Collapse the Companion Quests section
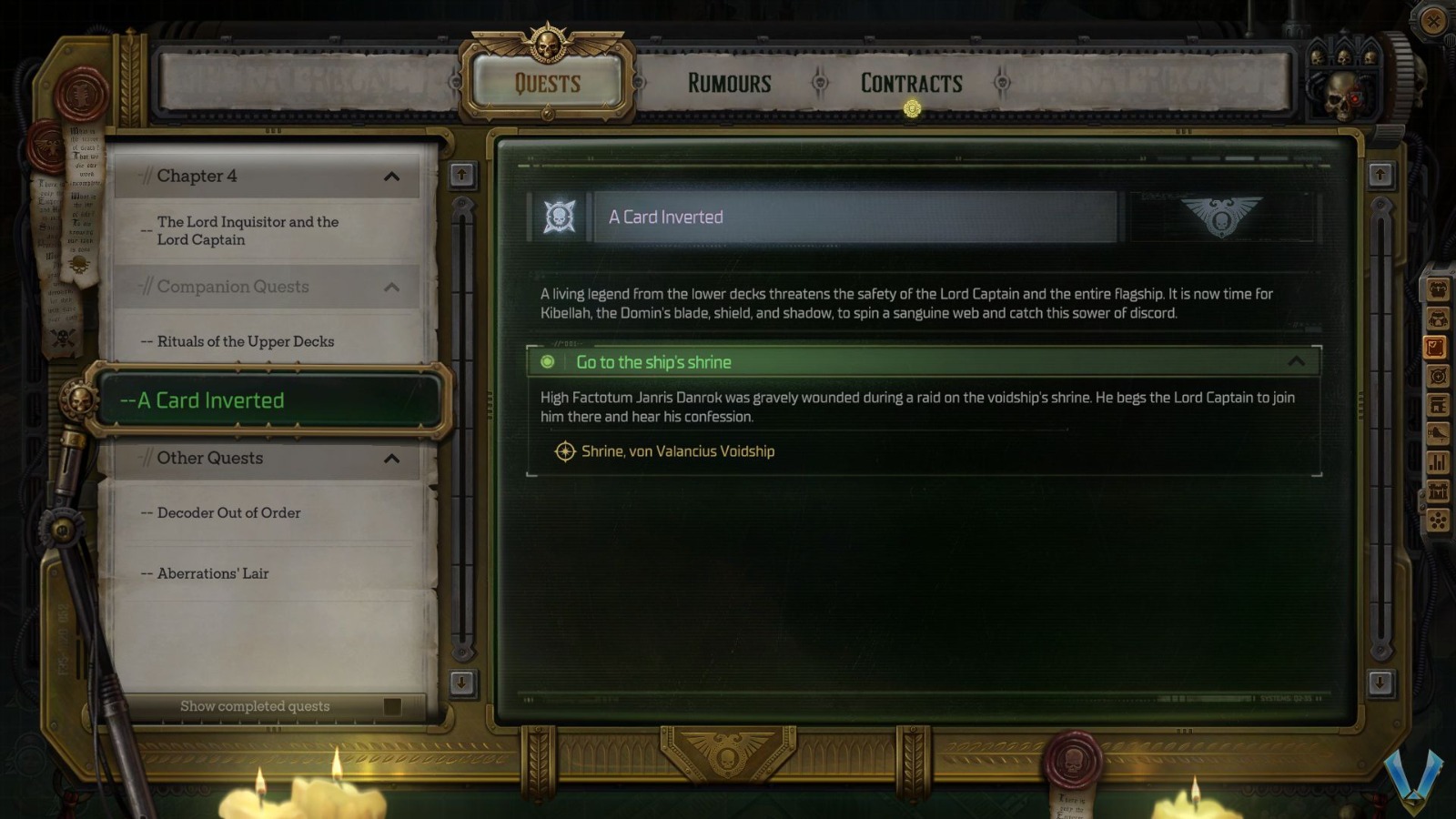Screen dimensions: 1456x819 click(393, 287)
